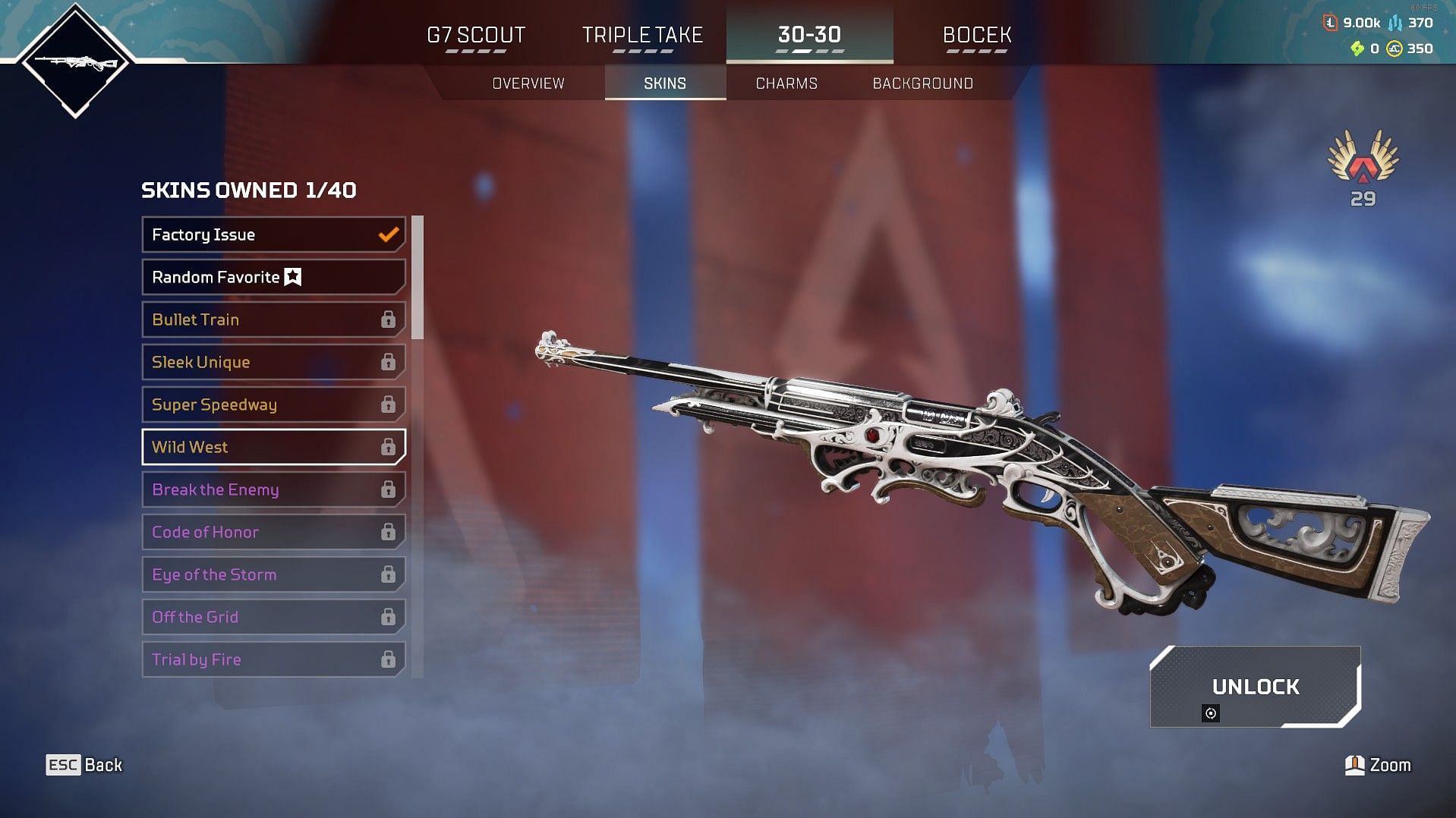
Task: Select the Skins sub-tab
Action: click(x=665, y=83)
